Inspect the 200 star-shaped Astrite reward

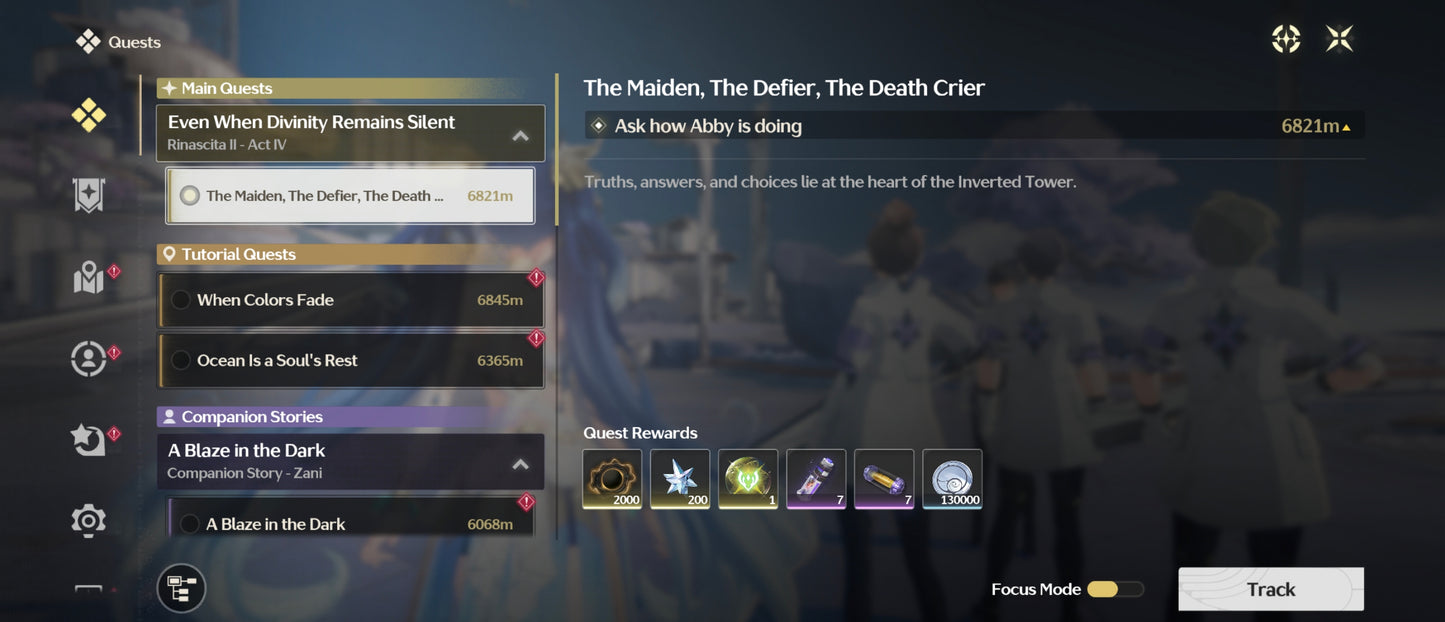click(680, 479)
